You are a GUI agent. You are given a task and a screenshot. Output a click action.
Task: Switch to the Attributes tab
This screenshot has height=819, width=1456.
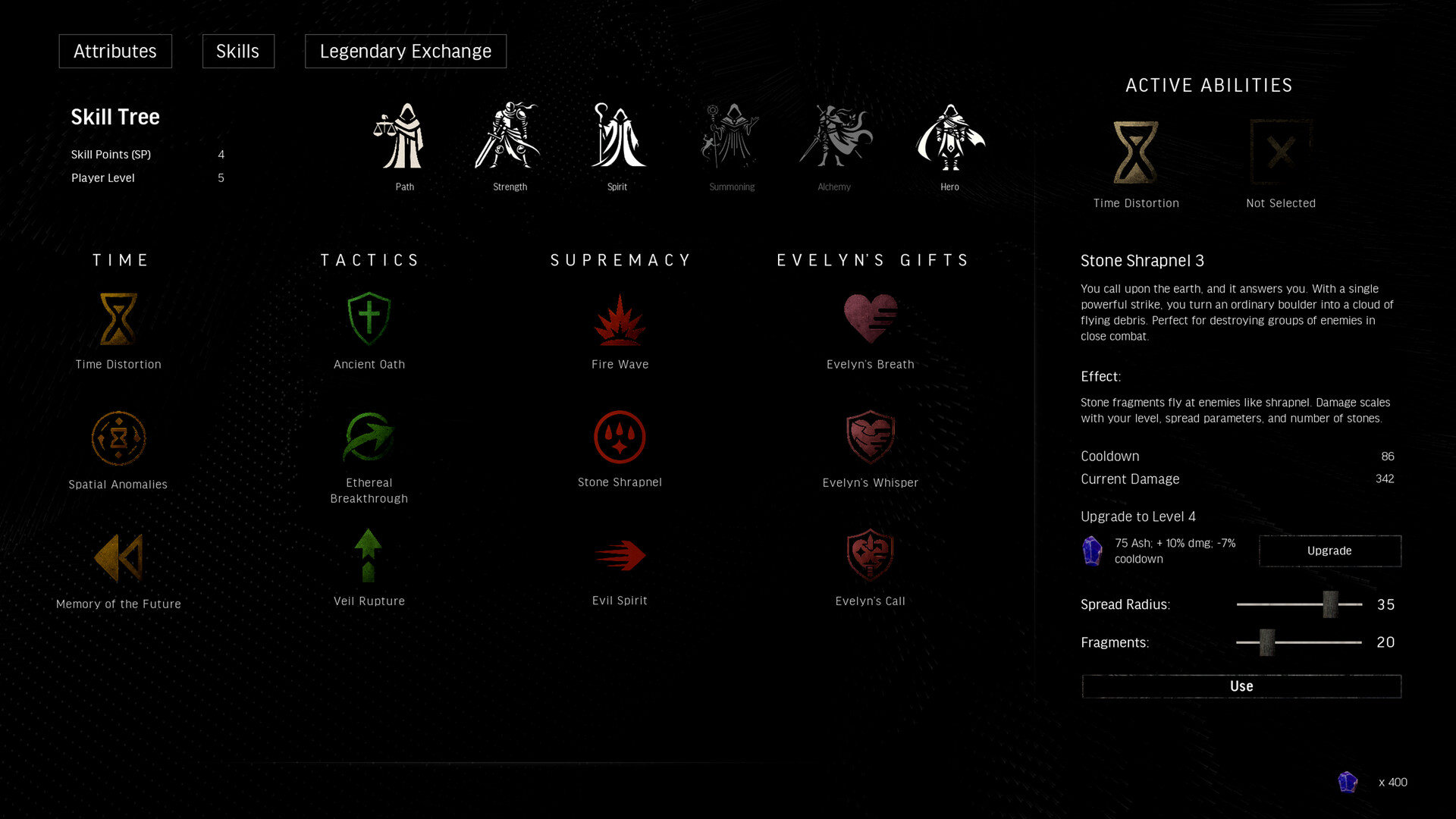pos(115,51)
